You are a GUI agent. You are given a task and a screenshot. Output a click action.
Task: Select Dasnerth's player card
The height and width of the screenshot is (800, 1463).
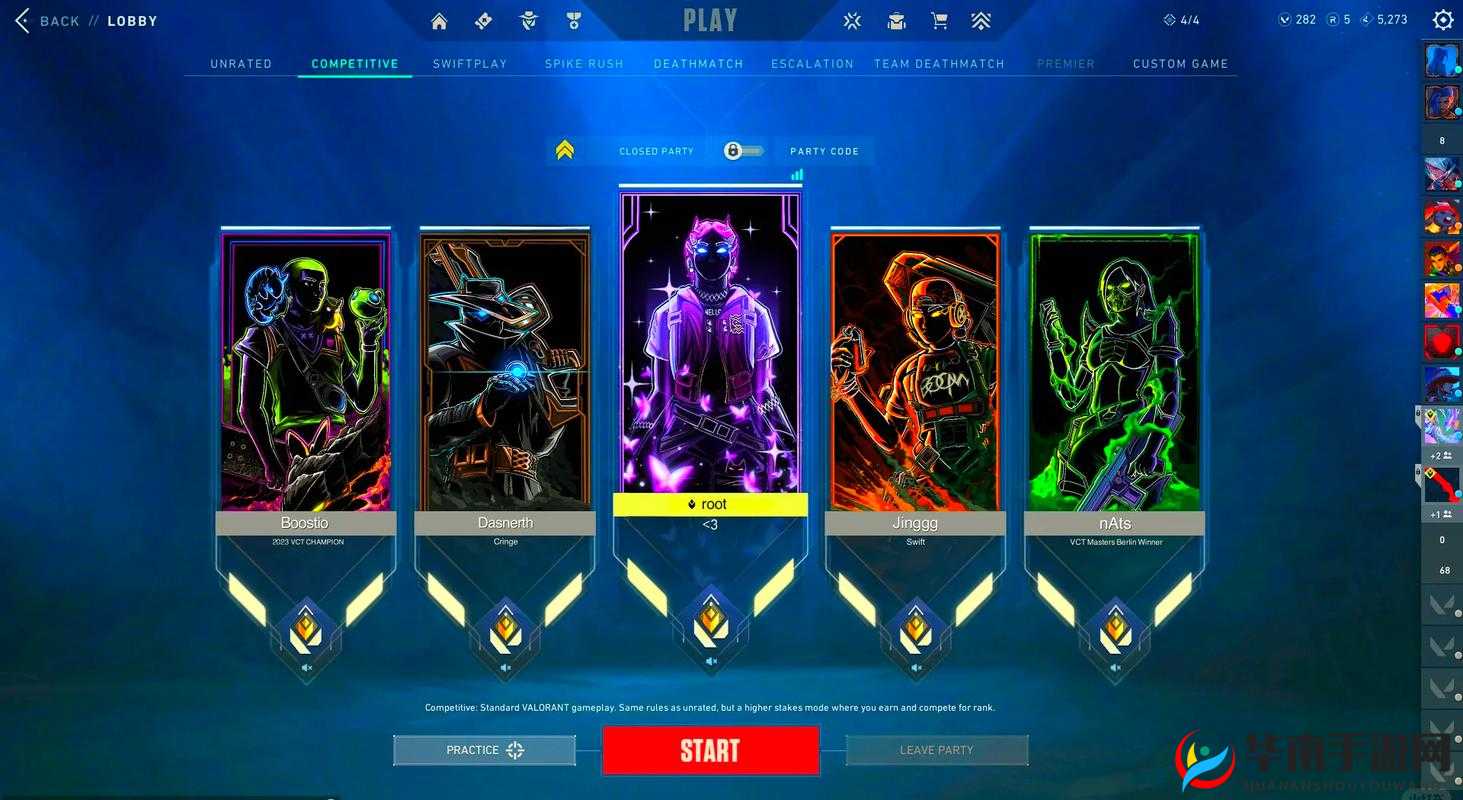505,372
